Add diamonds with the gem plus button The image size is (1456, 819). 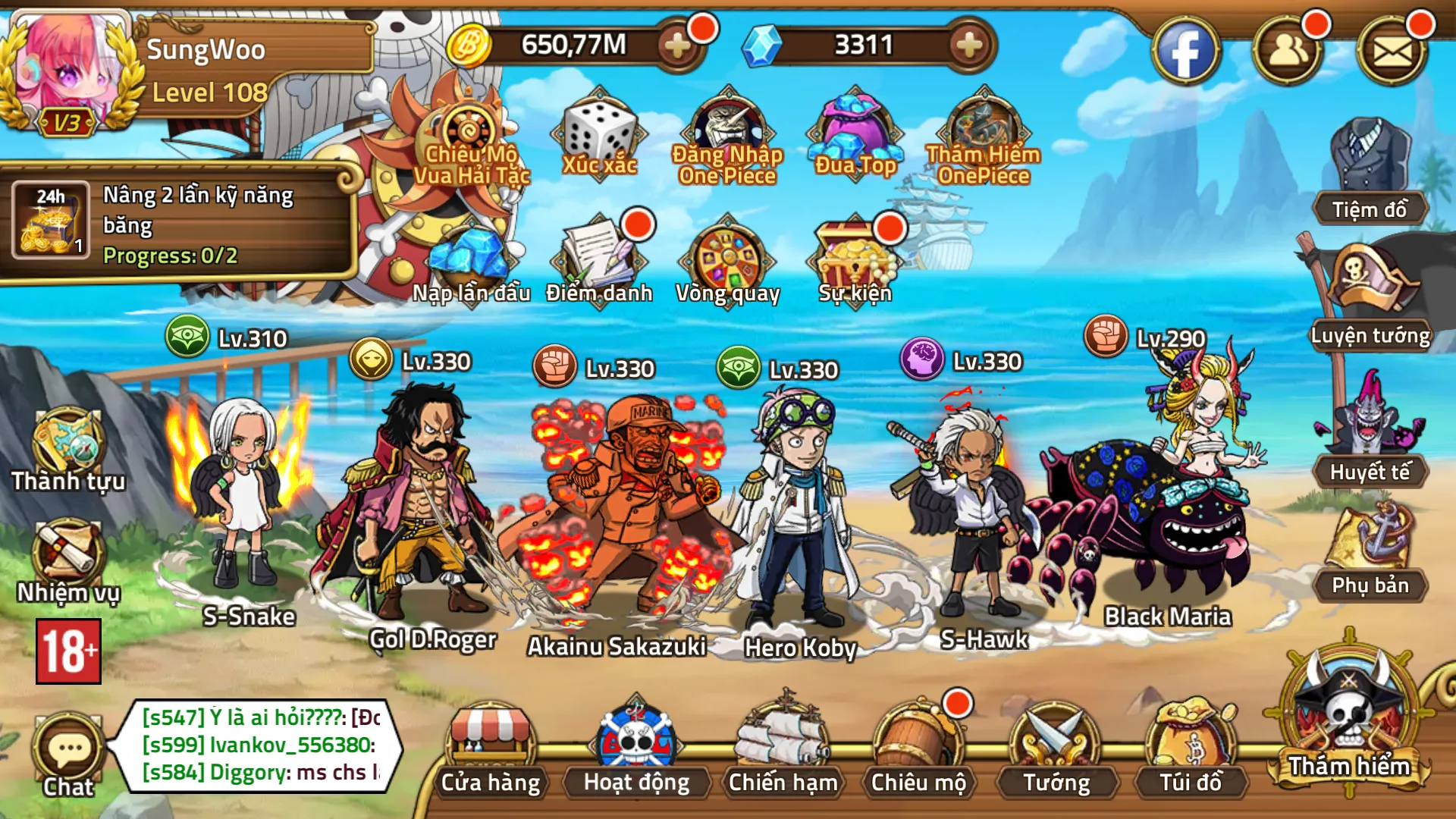click(x=969, y=45)
